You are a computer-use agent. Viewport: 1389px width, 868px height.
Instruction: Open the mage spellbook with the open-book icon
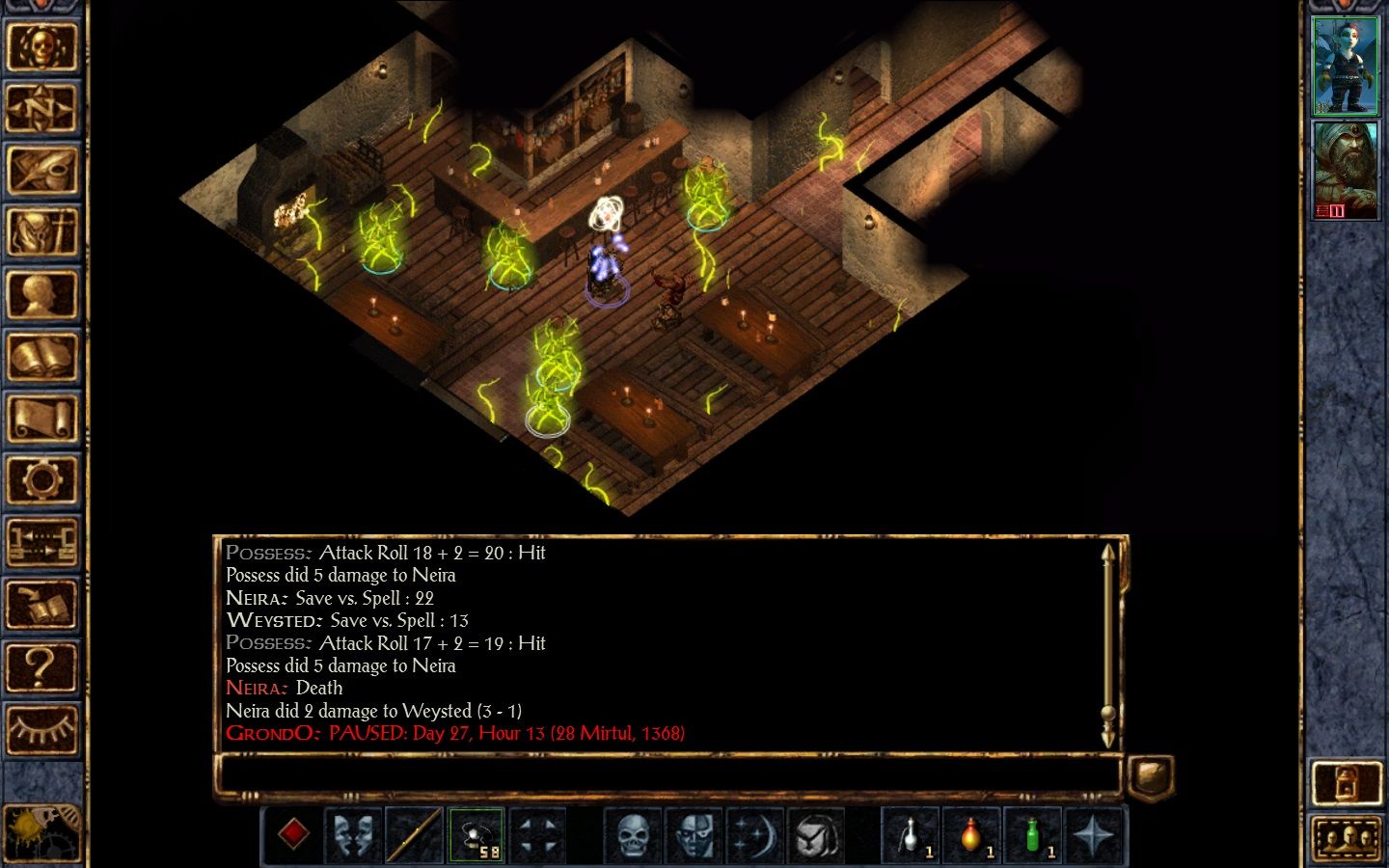[41, 357]
